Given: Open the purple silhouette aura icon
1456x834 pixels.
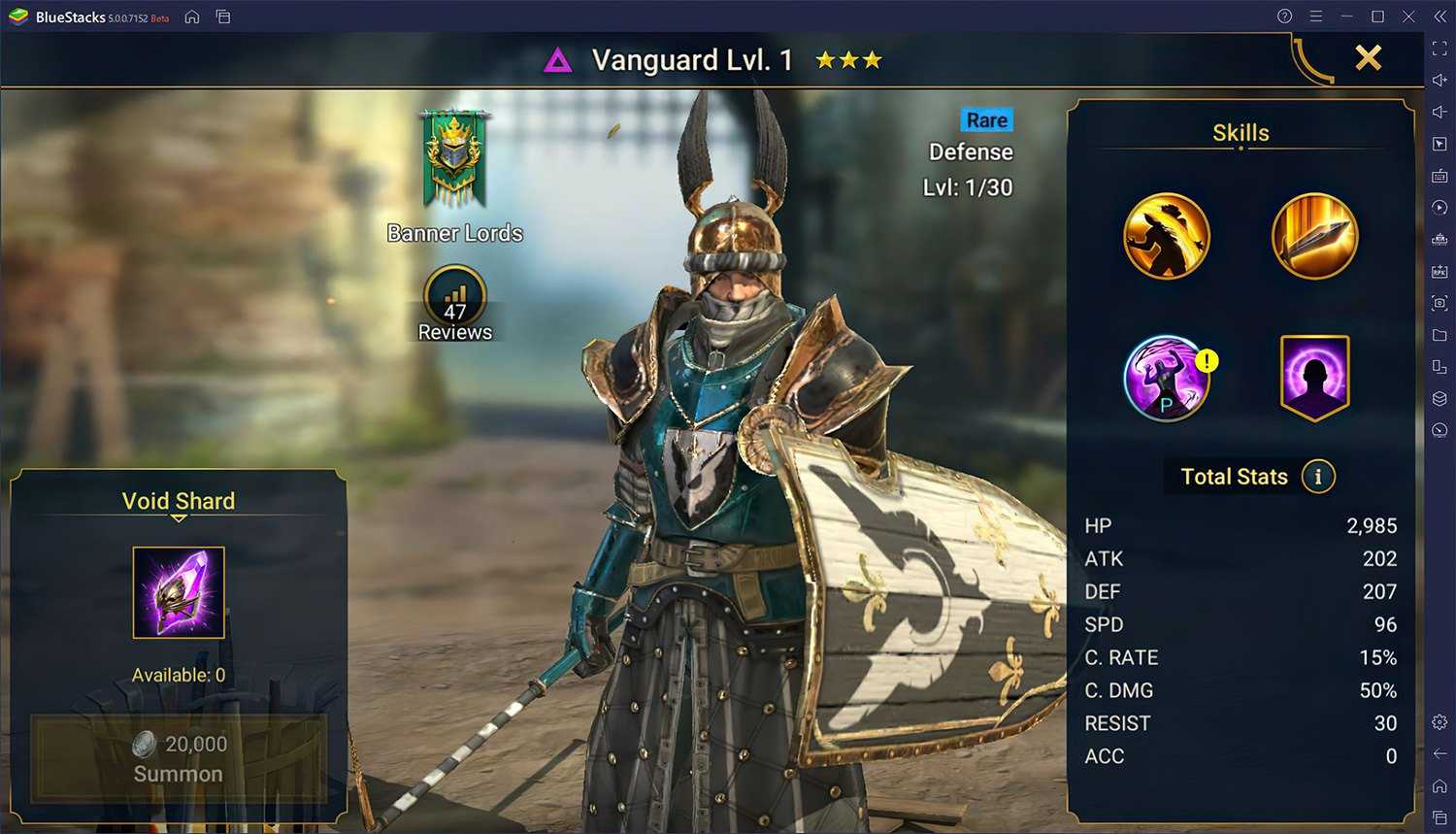Looking at the screenshot, I should point(1314,378).
